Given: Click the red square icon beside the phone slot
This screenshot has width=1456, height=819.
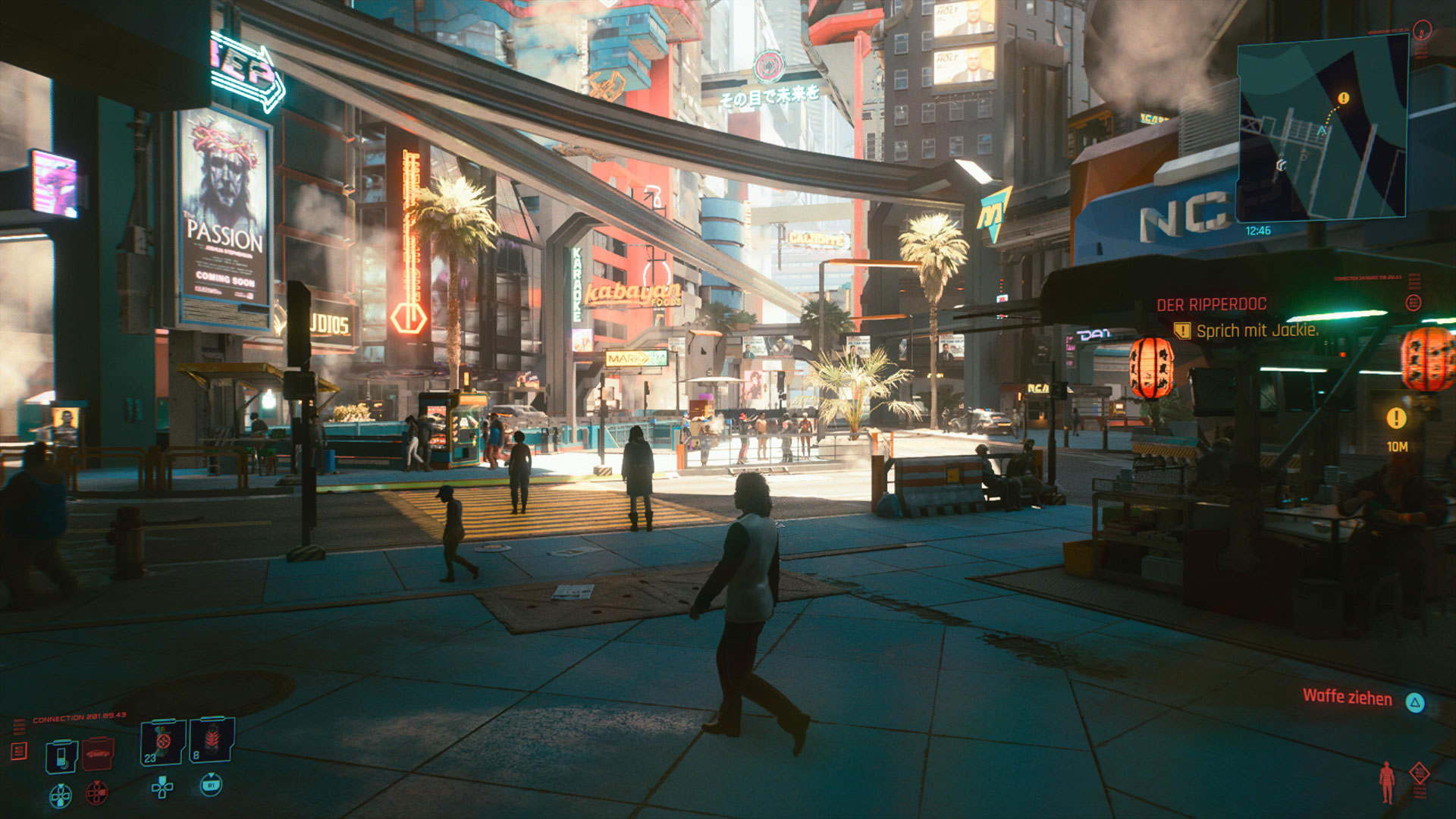Looking at the screenshot, I should [x=19, y=751].
